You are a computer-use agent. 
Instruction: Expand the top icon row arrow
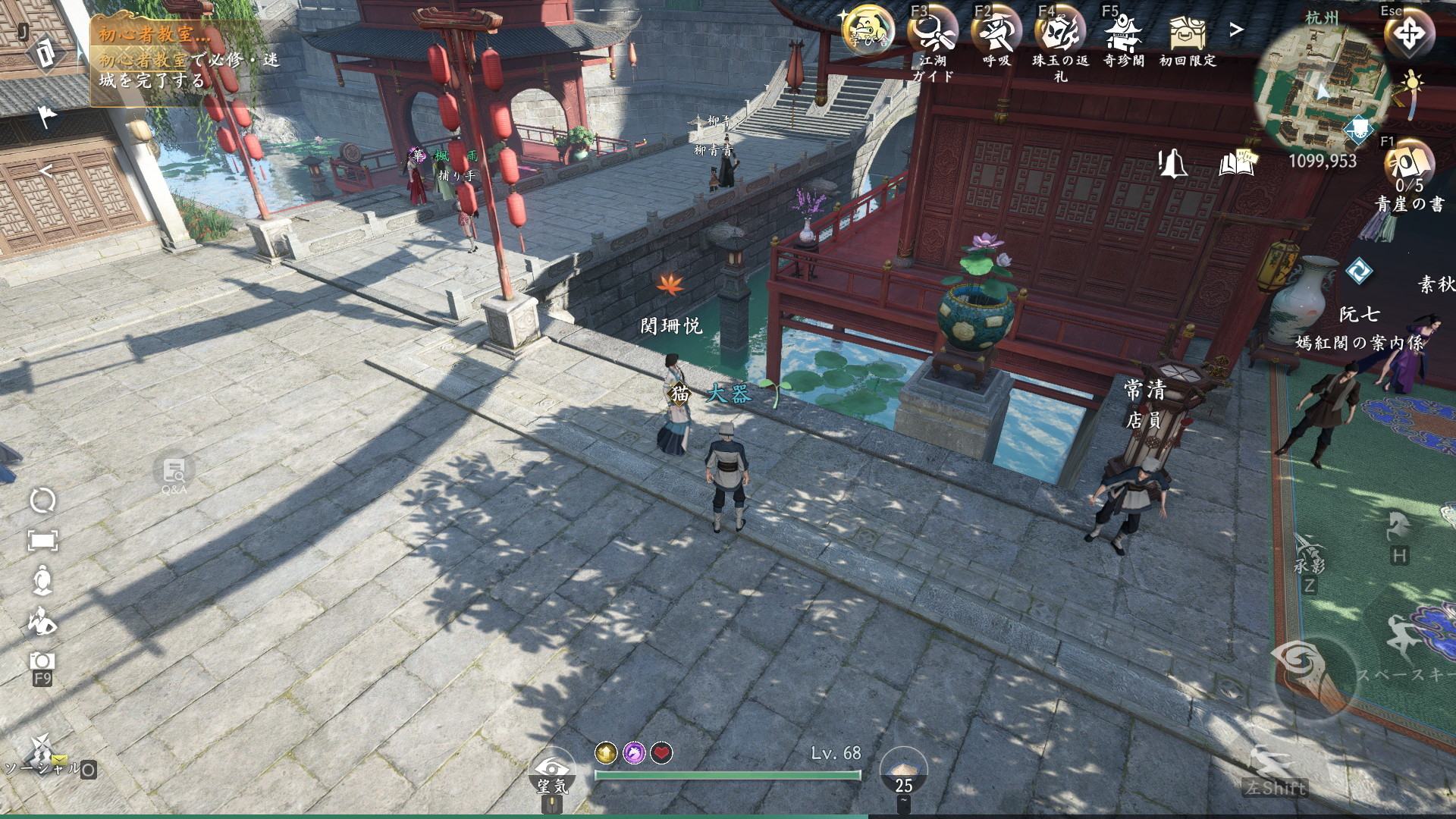[x=1237, y=30]
